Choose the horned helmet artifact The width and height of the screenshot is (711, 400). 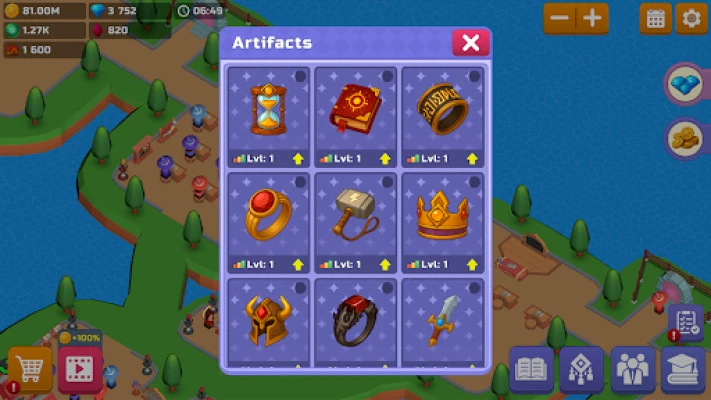[268, 322]
